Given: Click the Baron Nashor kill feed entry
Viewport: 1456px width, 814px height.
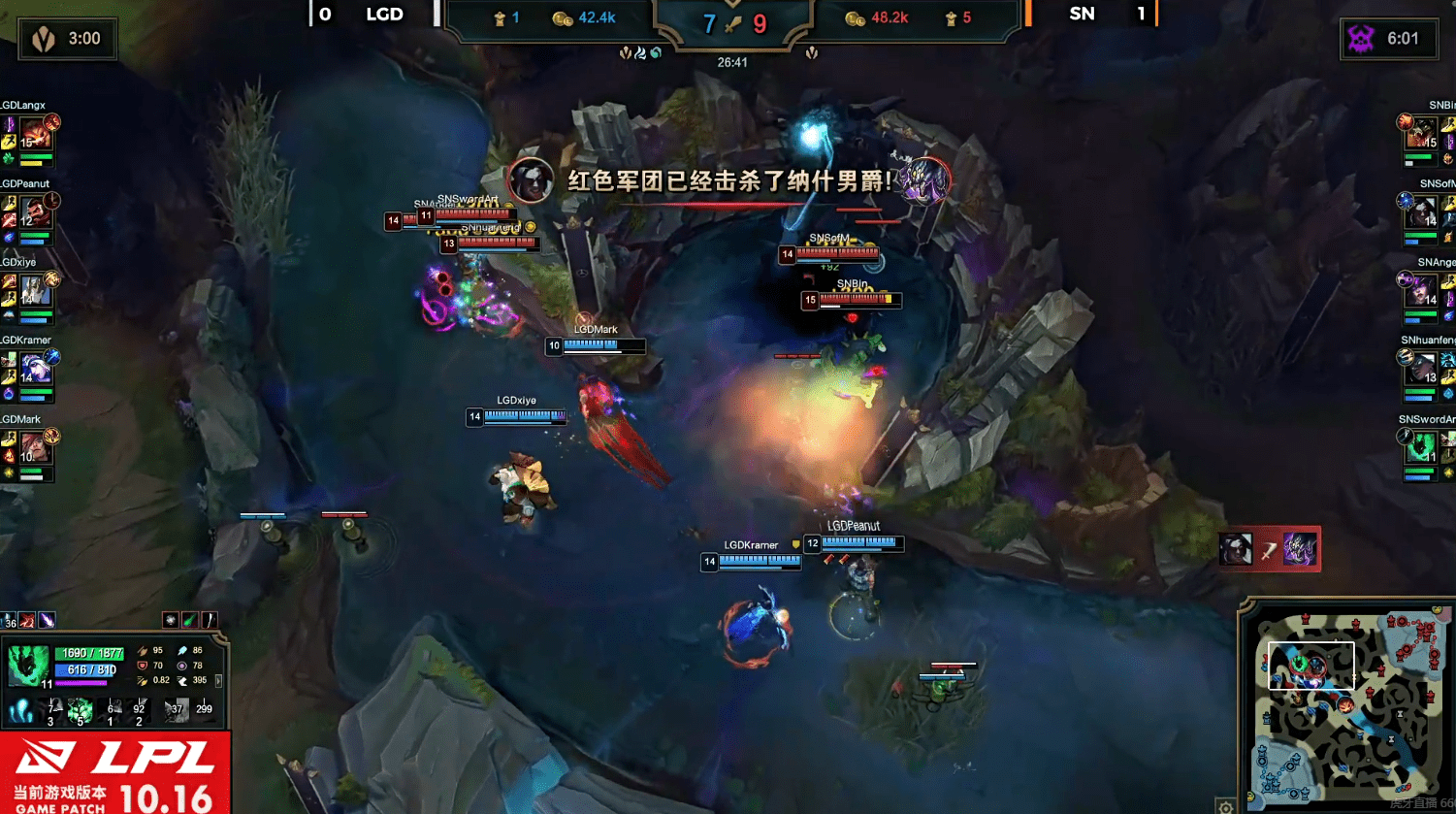Looking at the screenshot, I should click(x=1269, y=549).
